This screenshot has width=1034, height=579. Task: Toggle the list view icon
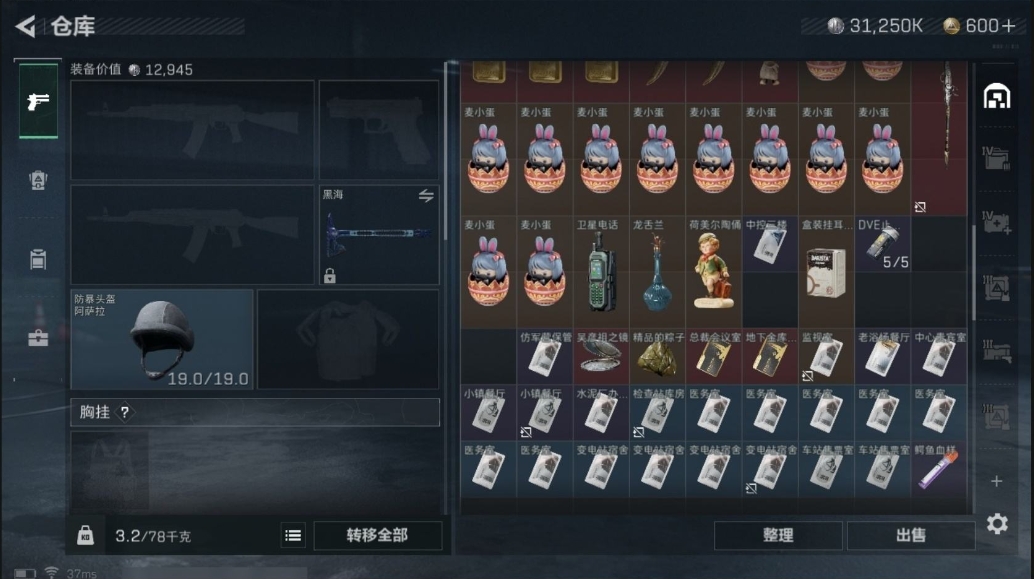point(293,535)
